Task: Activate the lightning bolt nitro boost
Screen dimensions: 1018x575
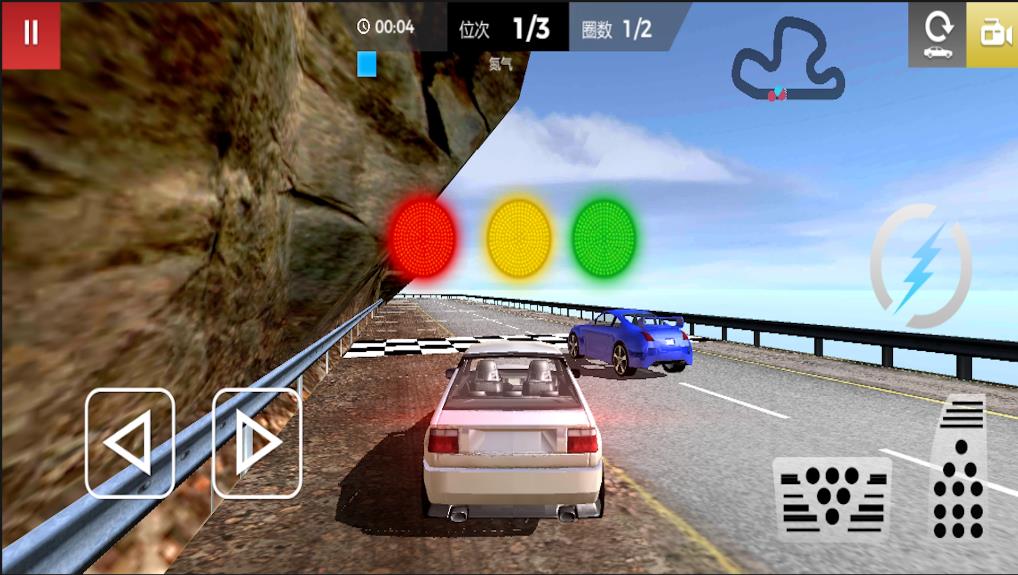Action: pyautogui.click(x=920, y=267)
